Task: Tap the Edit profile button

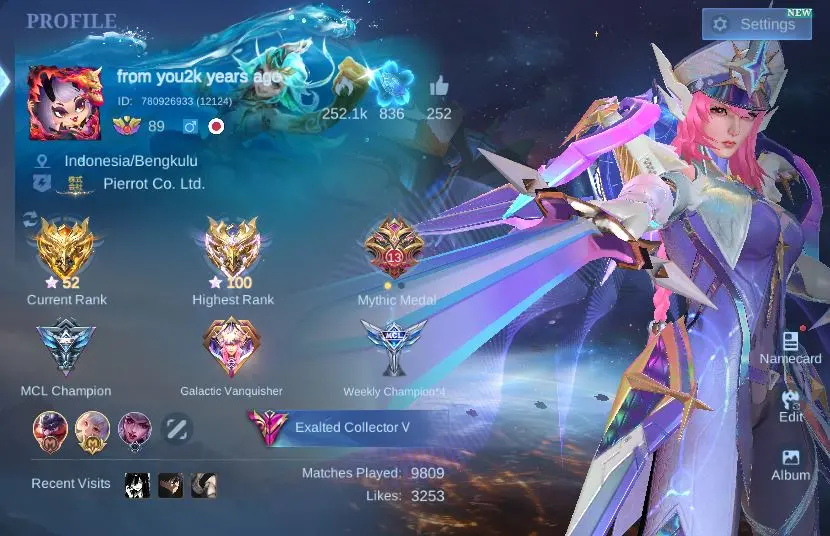Action: (790, 405)
